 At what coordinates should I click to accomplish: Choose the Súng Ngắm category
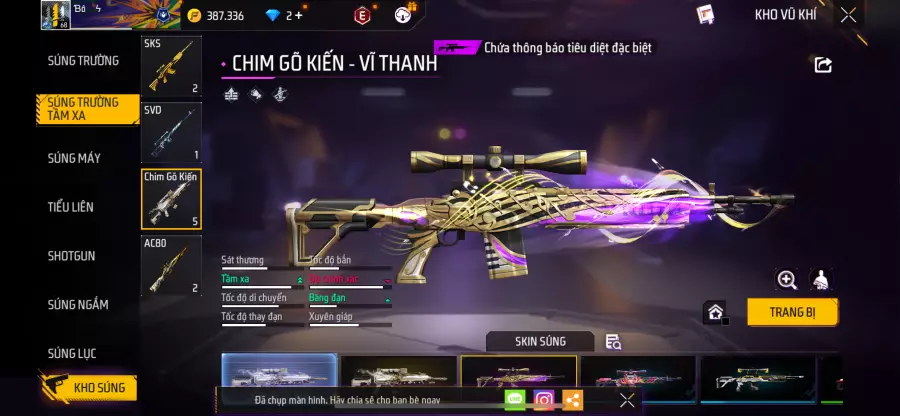78,304
